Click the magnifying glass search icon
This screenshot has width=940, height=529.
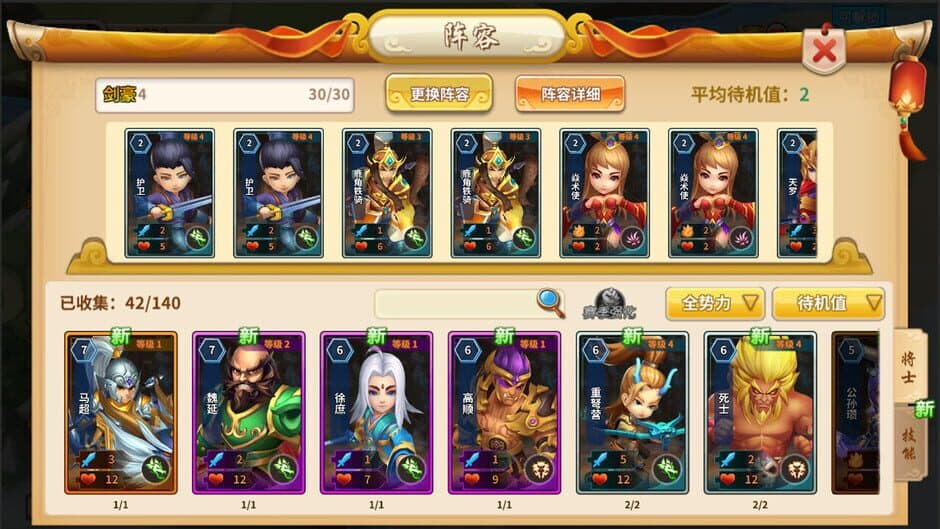tap(550, 302)
